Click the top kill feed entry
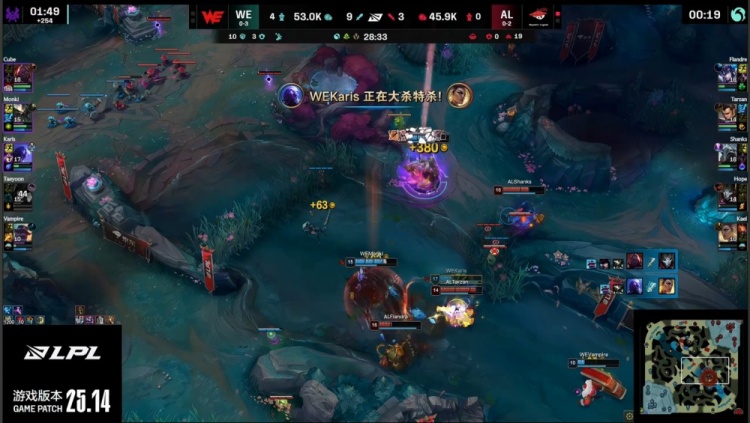This screenshot has width=750, height=423. click(x=630, y=262)
